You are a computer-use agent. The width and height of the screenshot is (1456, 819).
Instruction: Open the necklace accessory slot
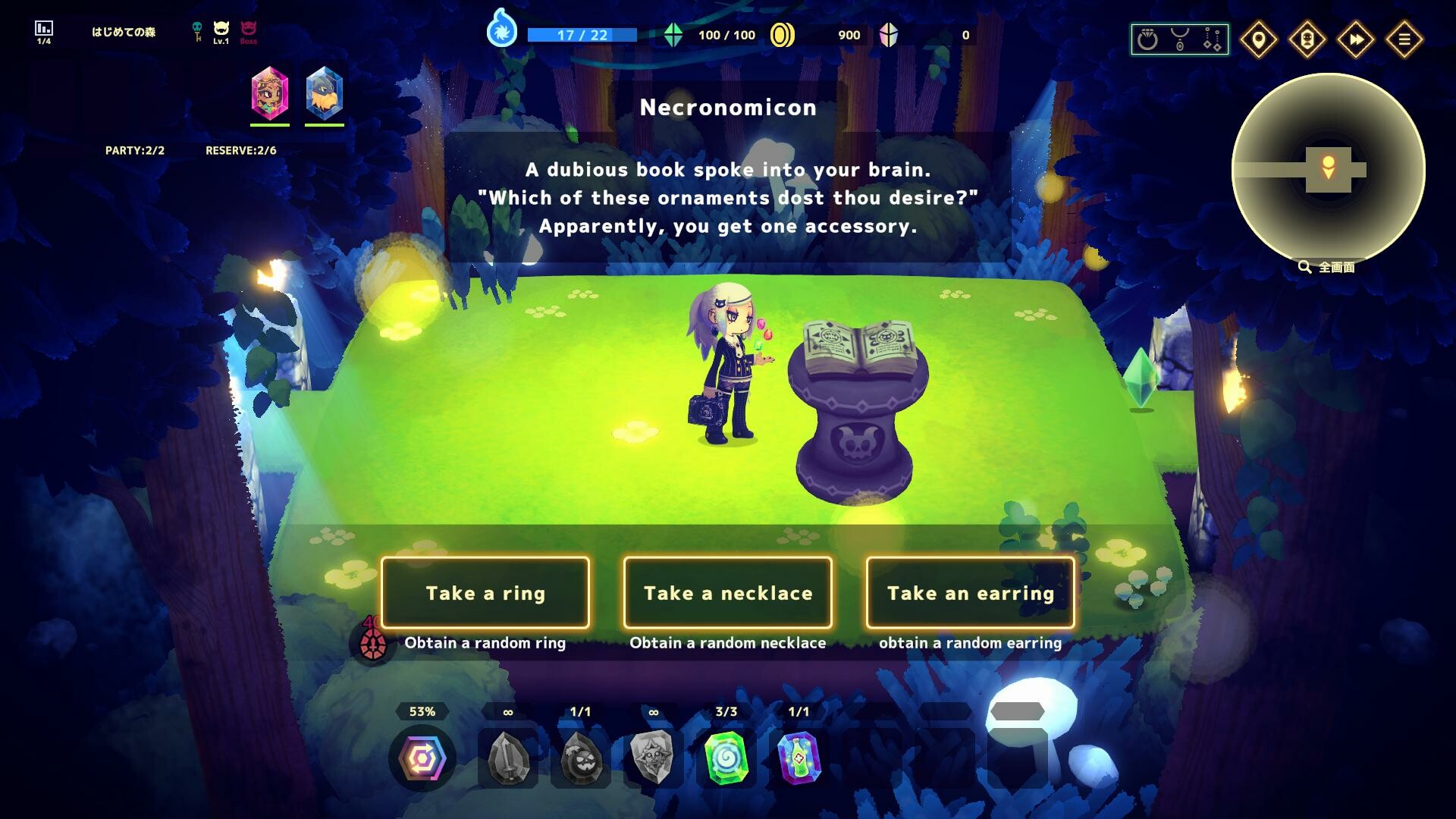point(1181,38)
